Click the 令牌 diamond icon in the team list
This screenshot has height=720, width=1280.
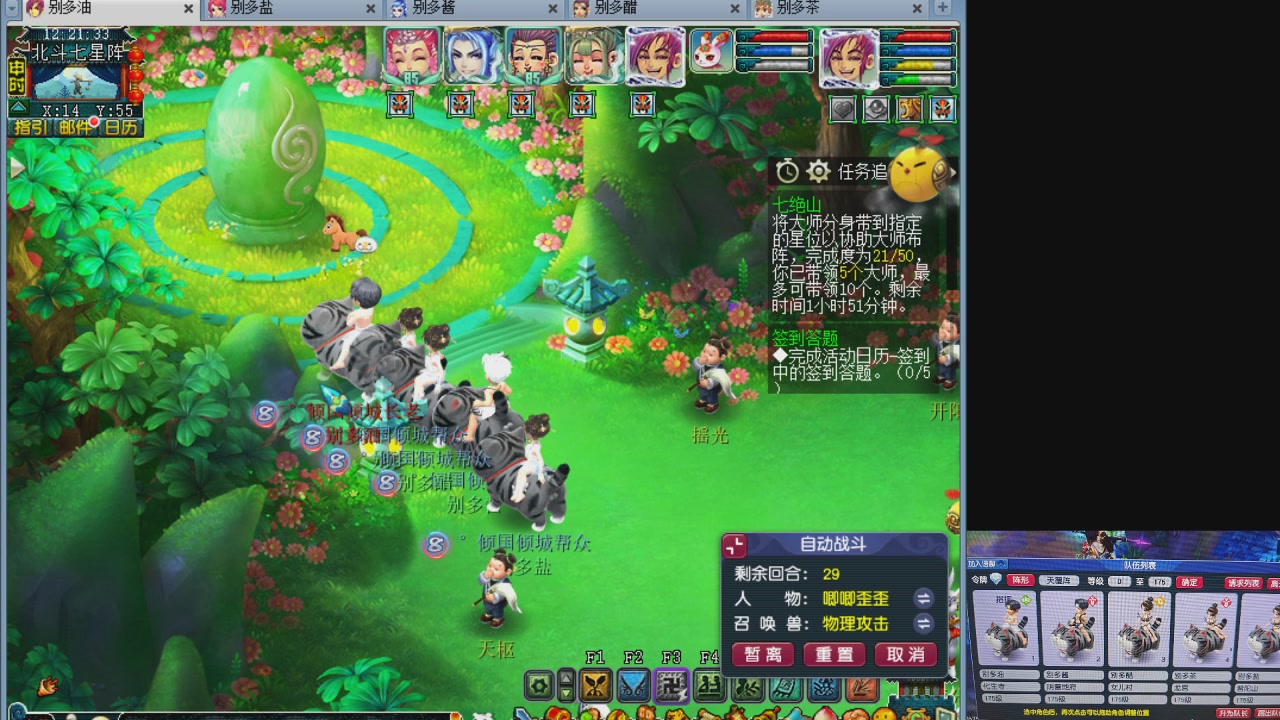pyautogui.click(x=996, y=581)
